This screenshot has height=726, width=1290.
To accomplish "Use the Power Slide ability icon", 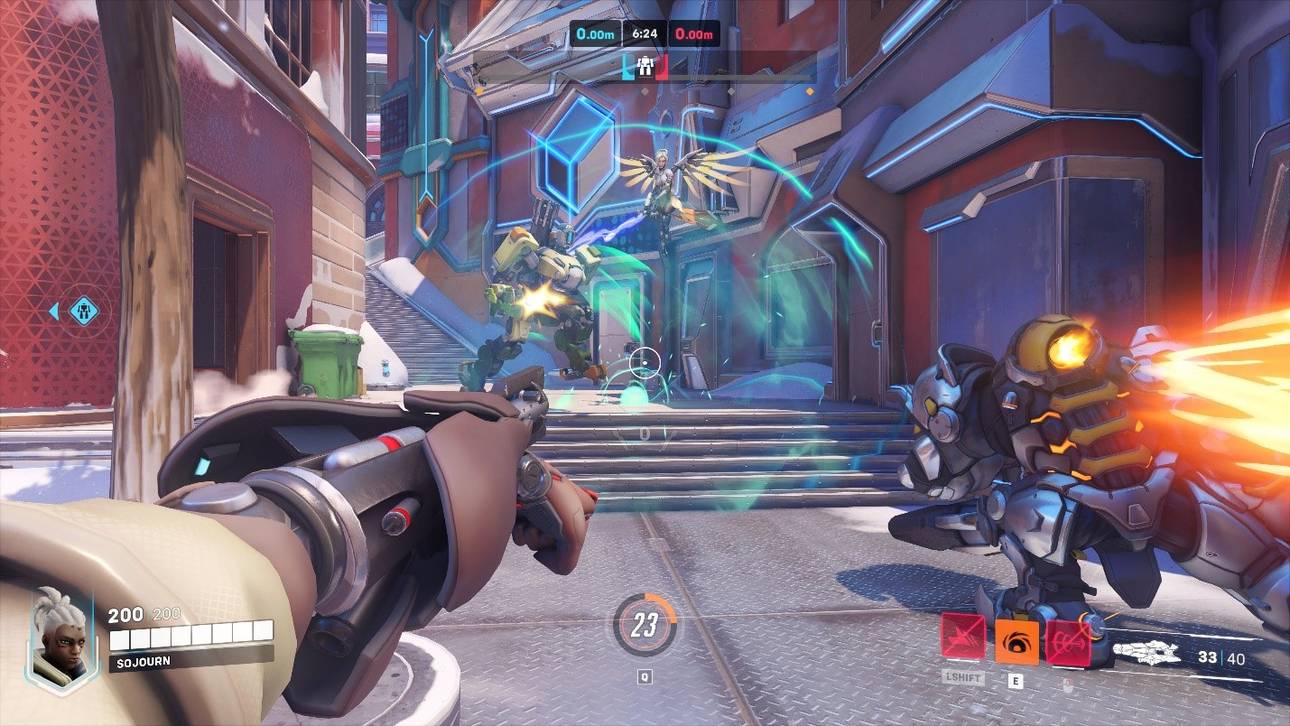I will pyautogui.click(x=962, y=640).
